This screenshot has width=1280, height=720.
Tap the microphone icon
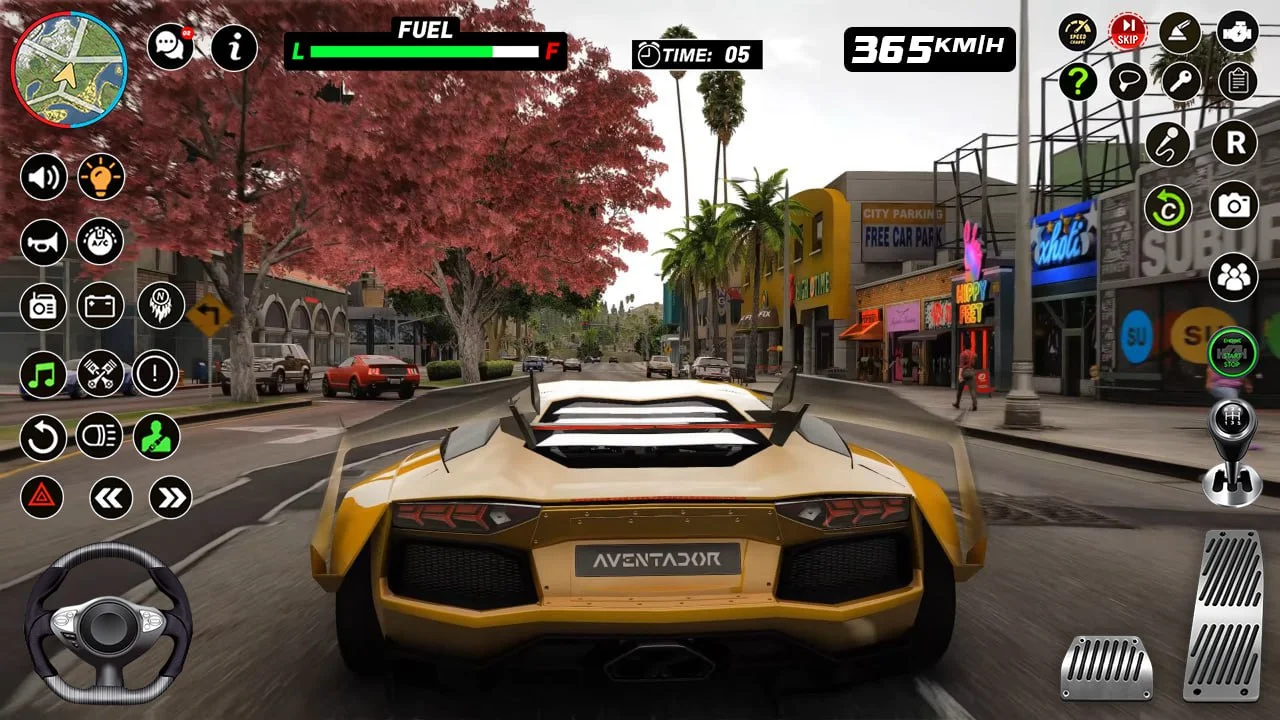(1167, 145)
